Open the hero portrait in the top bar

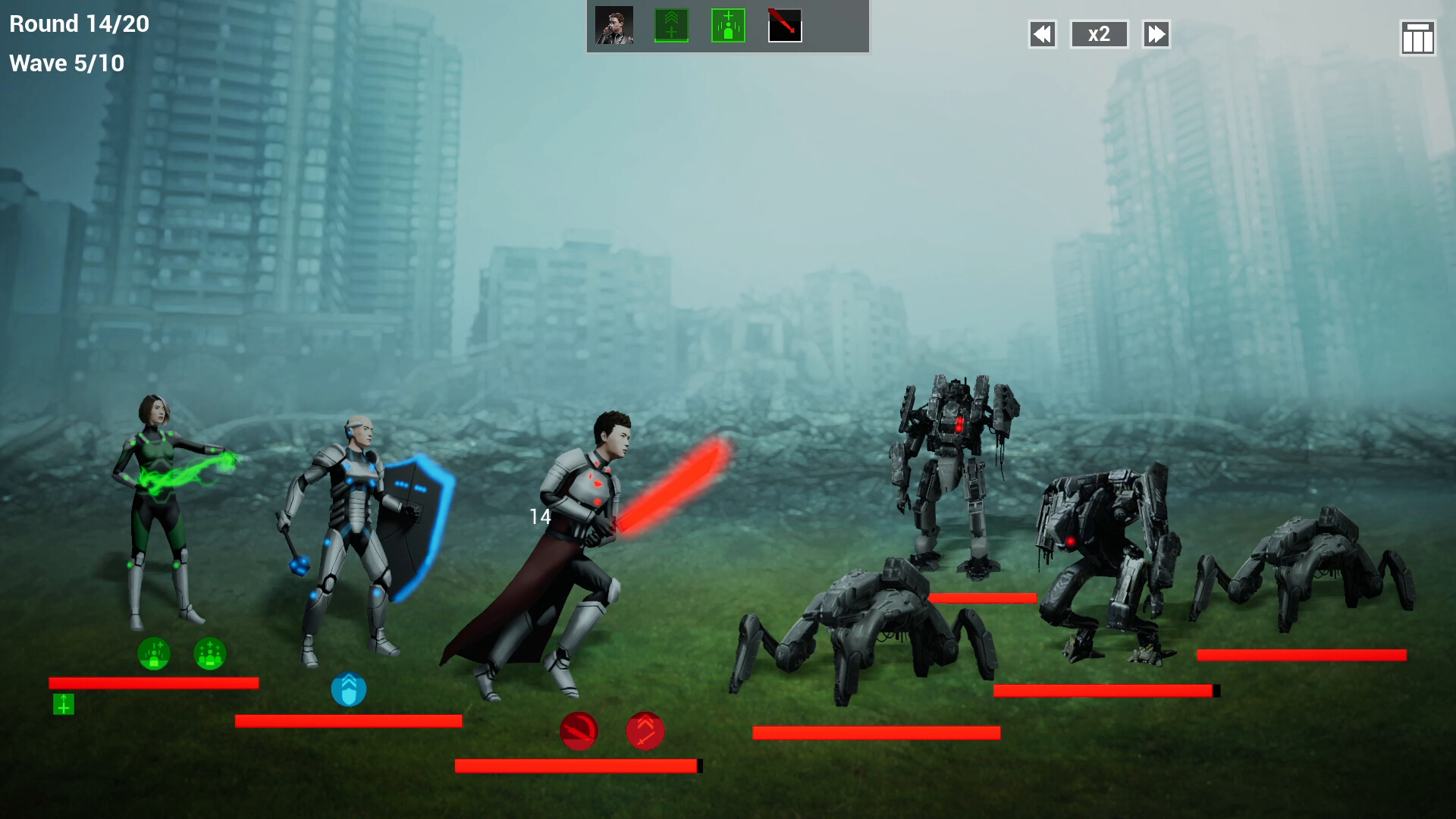tap(614, 24)
